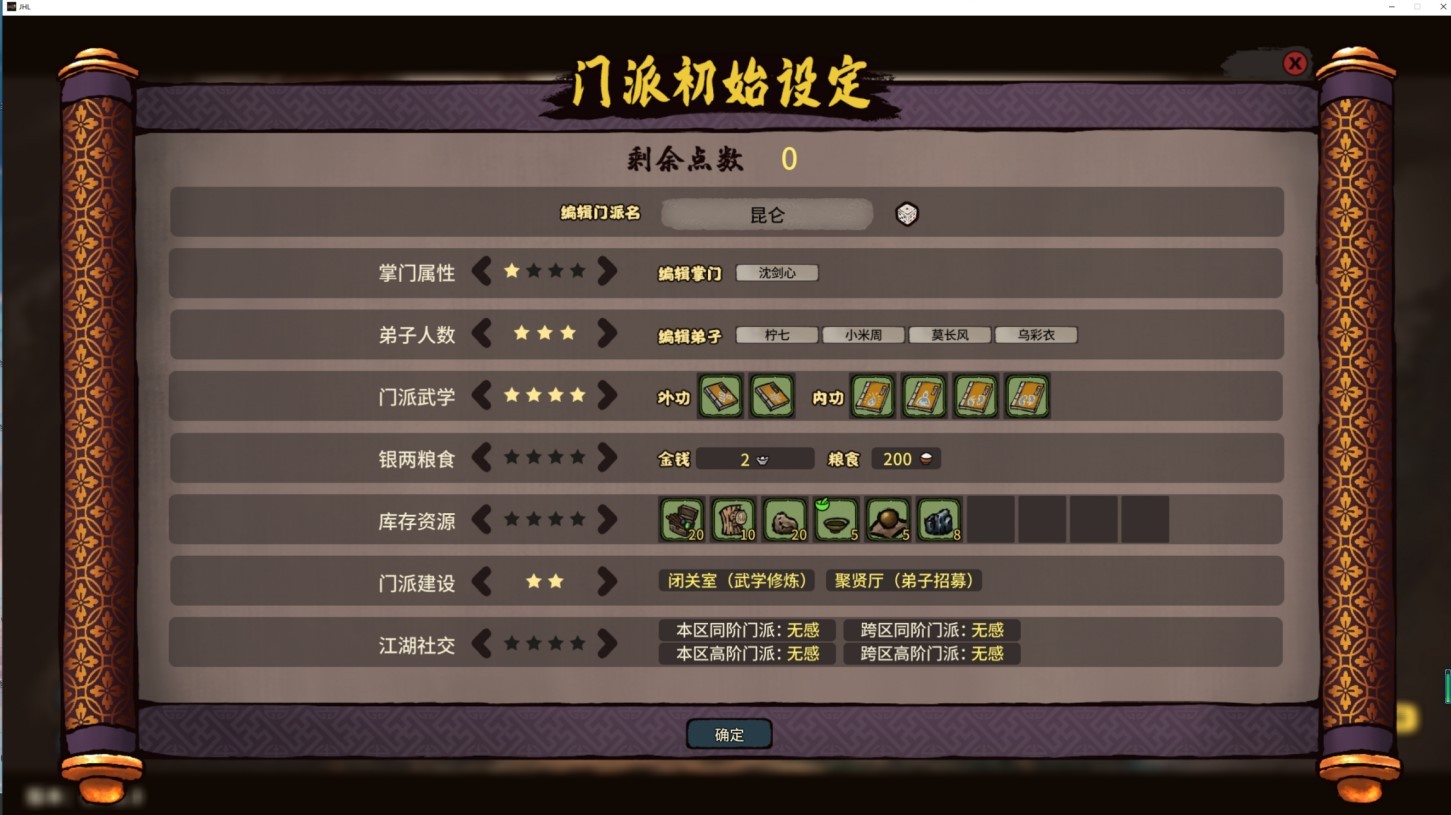This screenshot has width=1451, height=815.
Task: Select the iron ore resource icon showing 8
Action: pos(938,519)
